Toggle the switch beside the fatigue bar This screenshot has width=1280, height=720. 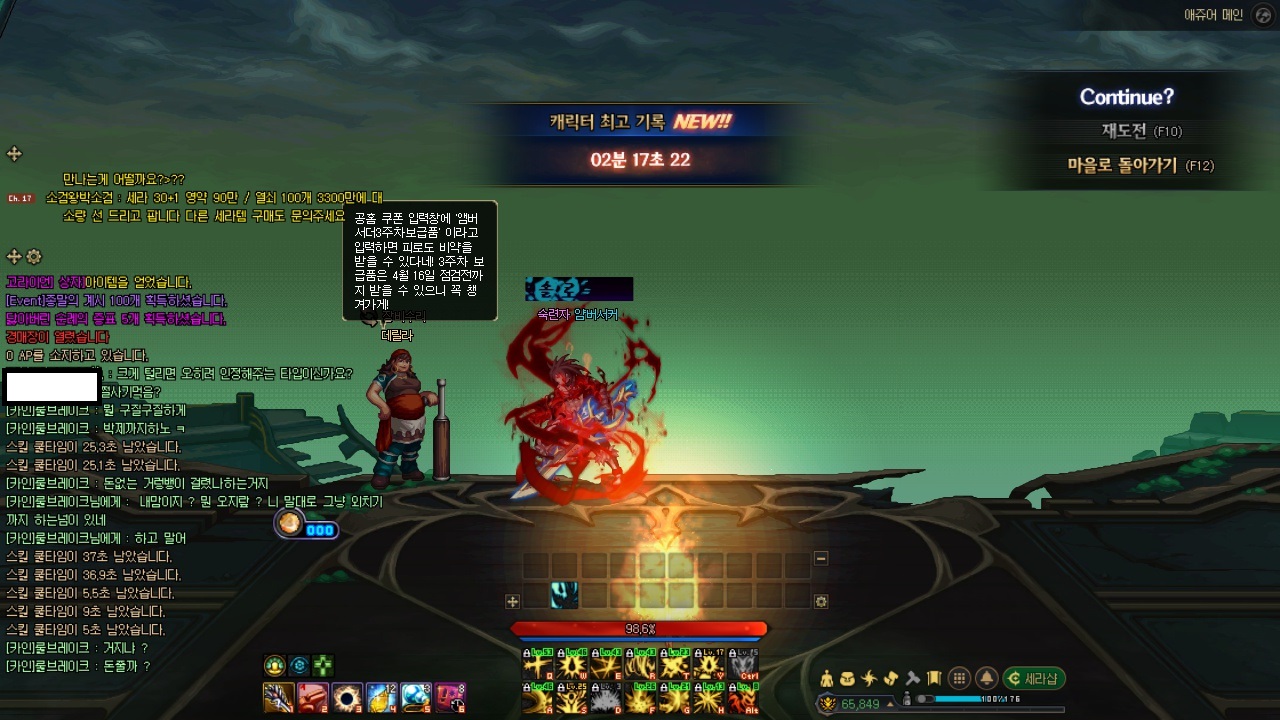click(x=923, y=699)
